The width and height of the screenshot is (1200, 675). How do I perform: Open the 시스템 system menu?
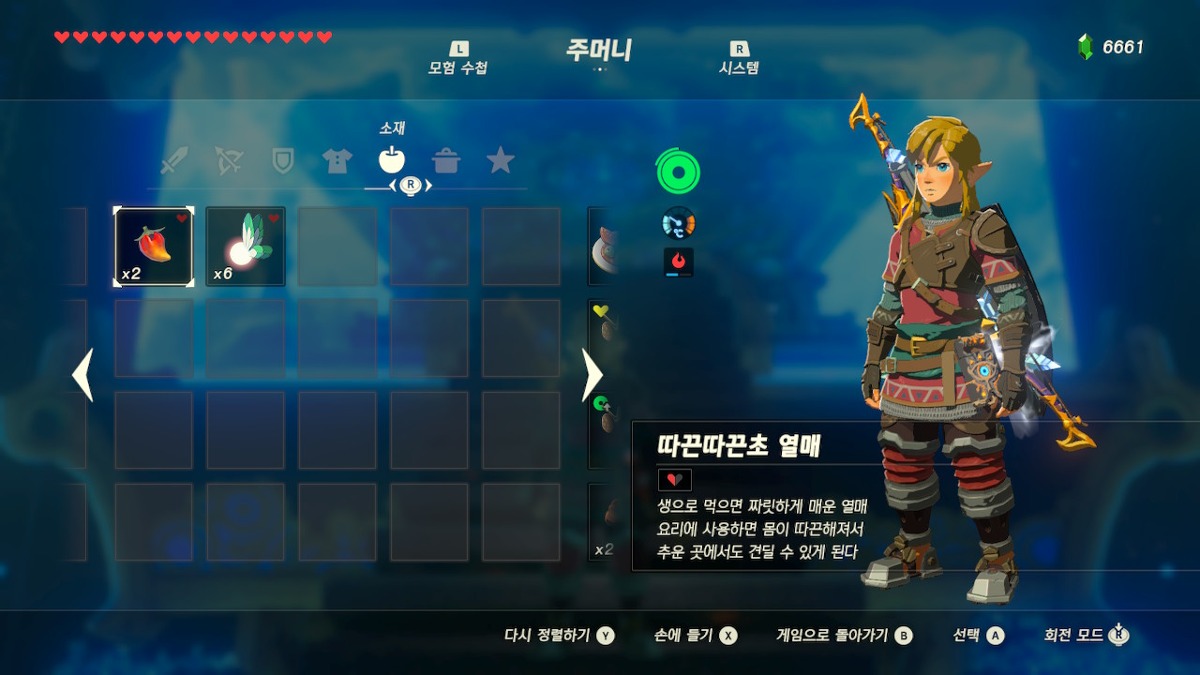[739, 60]
